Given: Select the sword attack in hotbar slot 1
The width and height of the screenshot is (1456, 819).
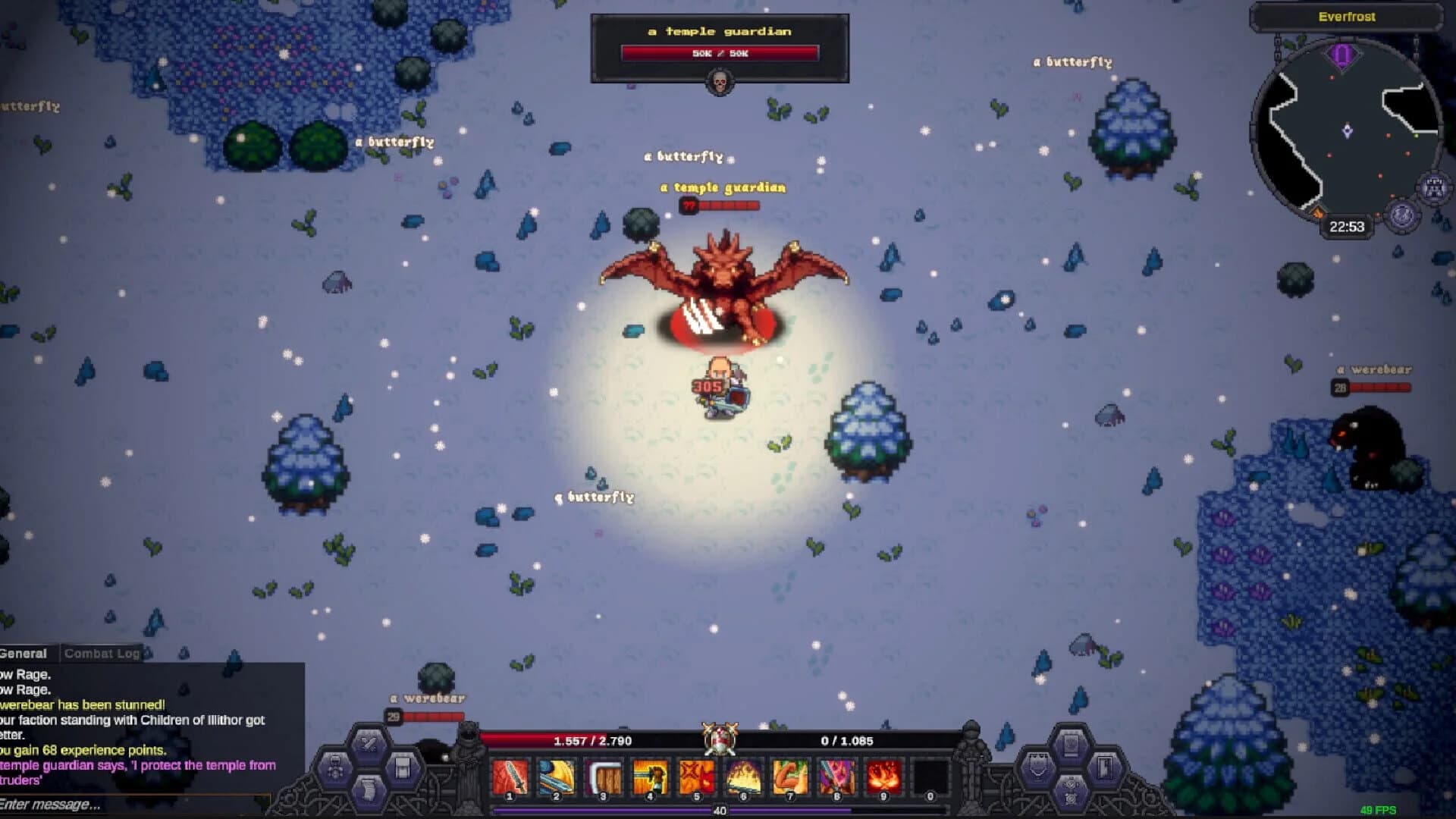Looking at the screenshot, I should (508, 773).
